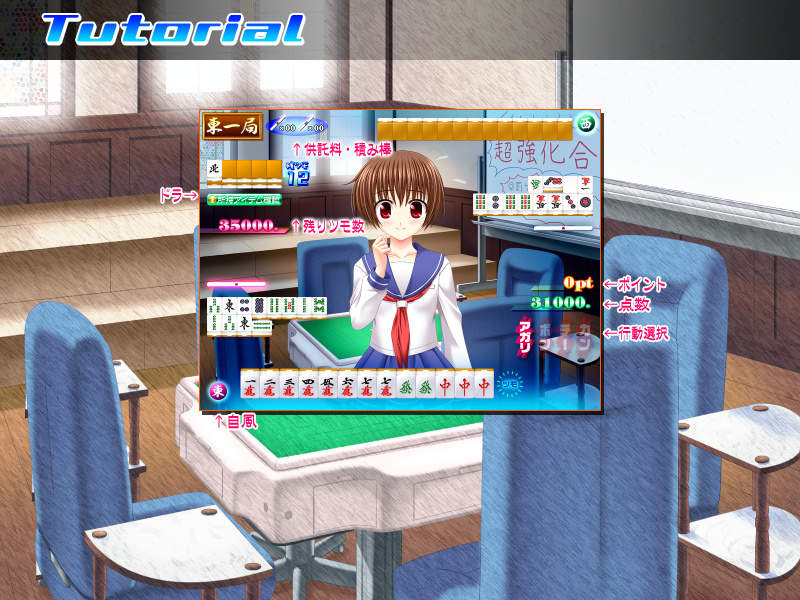Pick the 三萬 tile from hand
The image size is (800, 600).
[289, 385]
